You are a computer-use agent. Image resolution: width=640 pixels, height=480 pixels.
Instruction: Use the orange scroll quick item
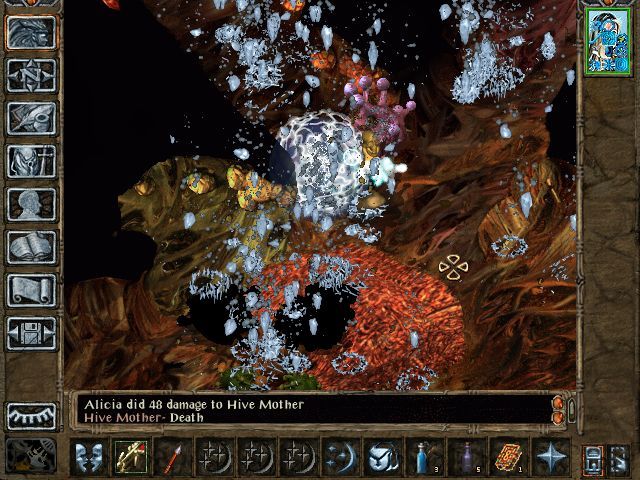[x=508, y=457]
